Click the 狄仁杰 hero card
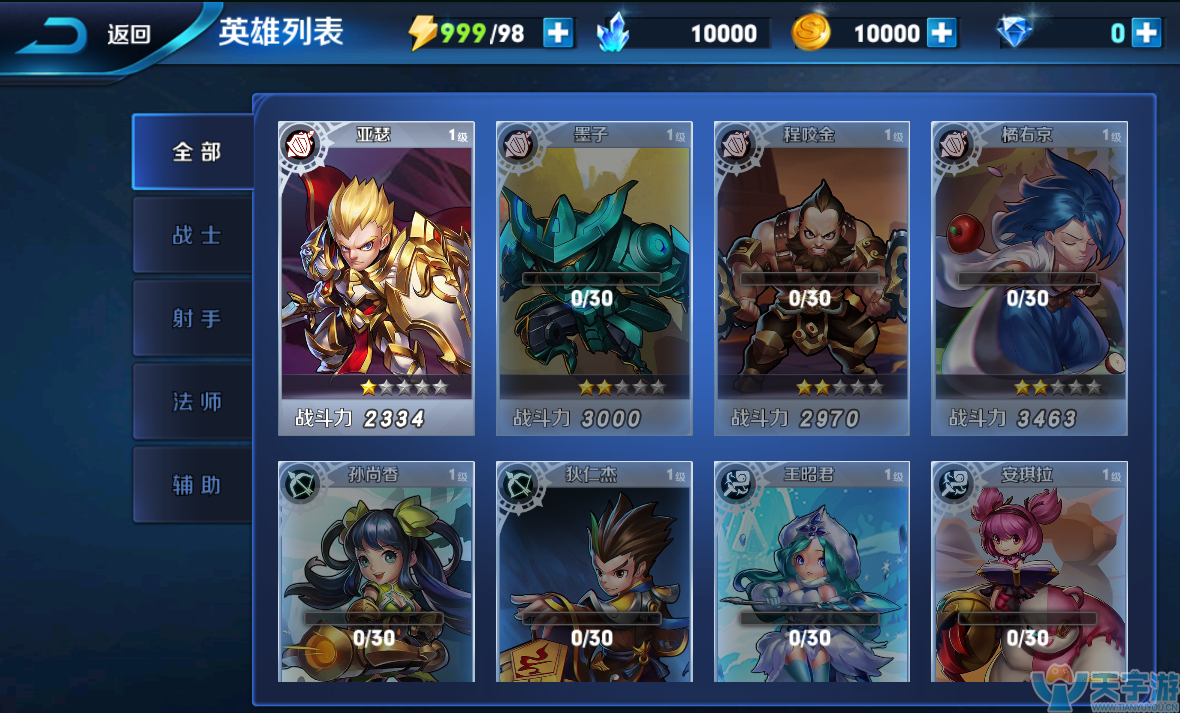The height and width of the screenshot is (713, 1180). (594, 571)
